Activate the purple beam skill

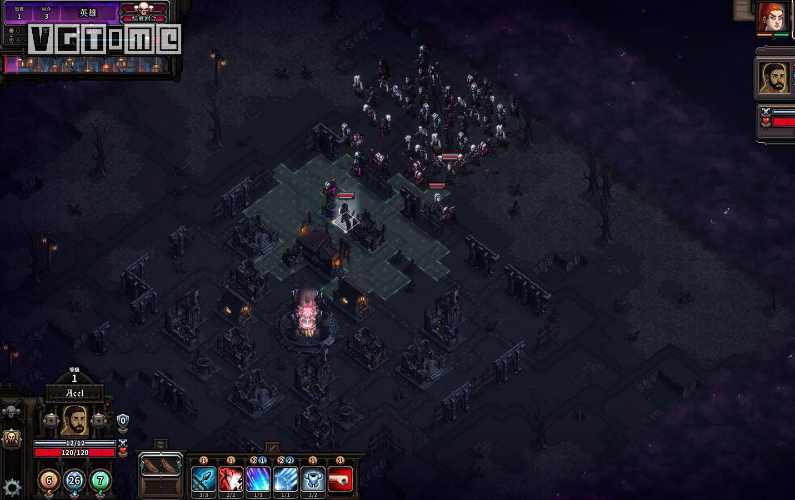coord(258,479)
